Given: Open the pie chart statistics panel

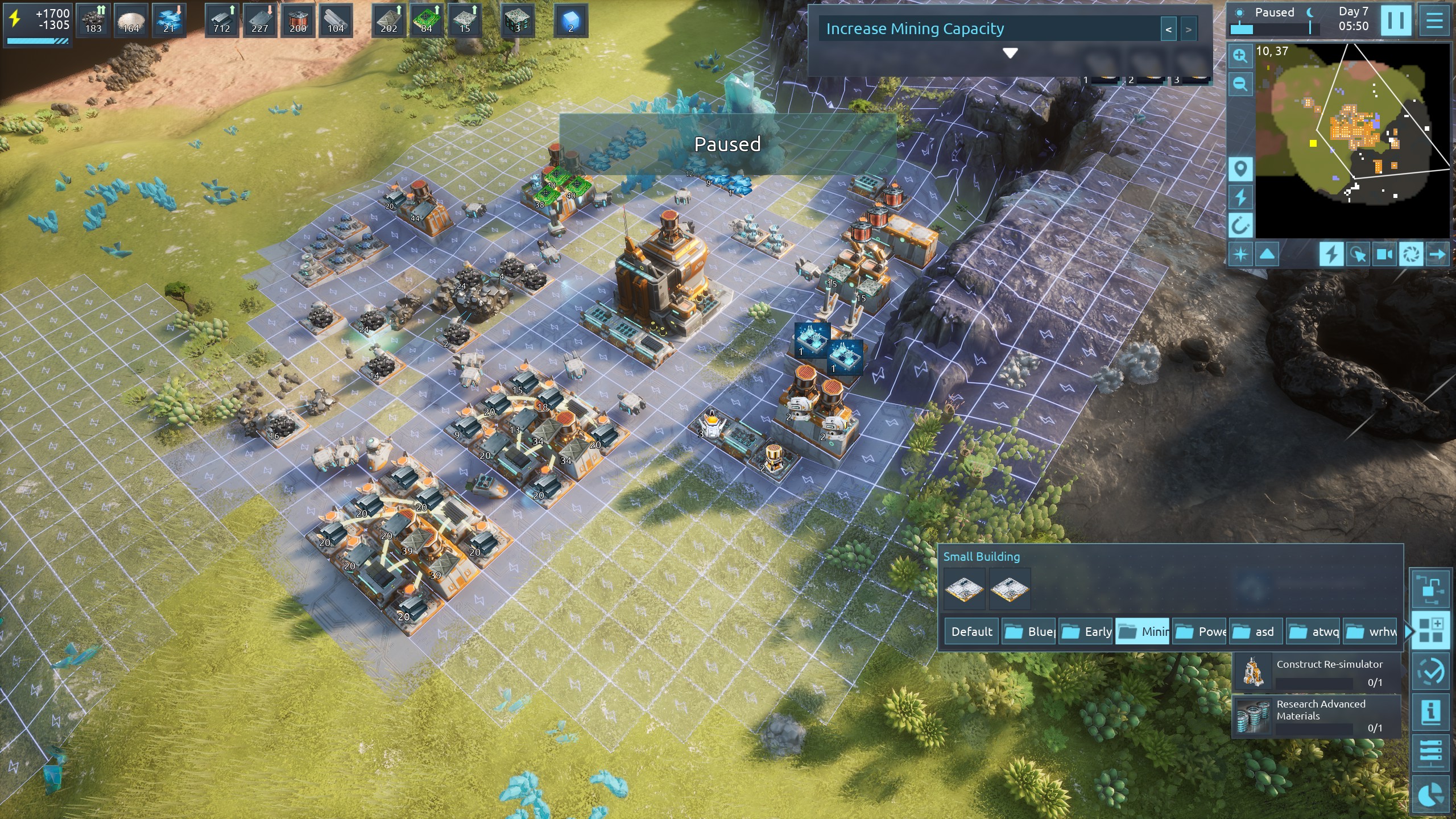Looking at the screenshot, I should point(1430,795).
